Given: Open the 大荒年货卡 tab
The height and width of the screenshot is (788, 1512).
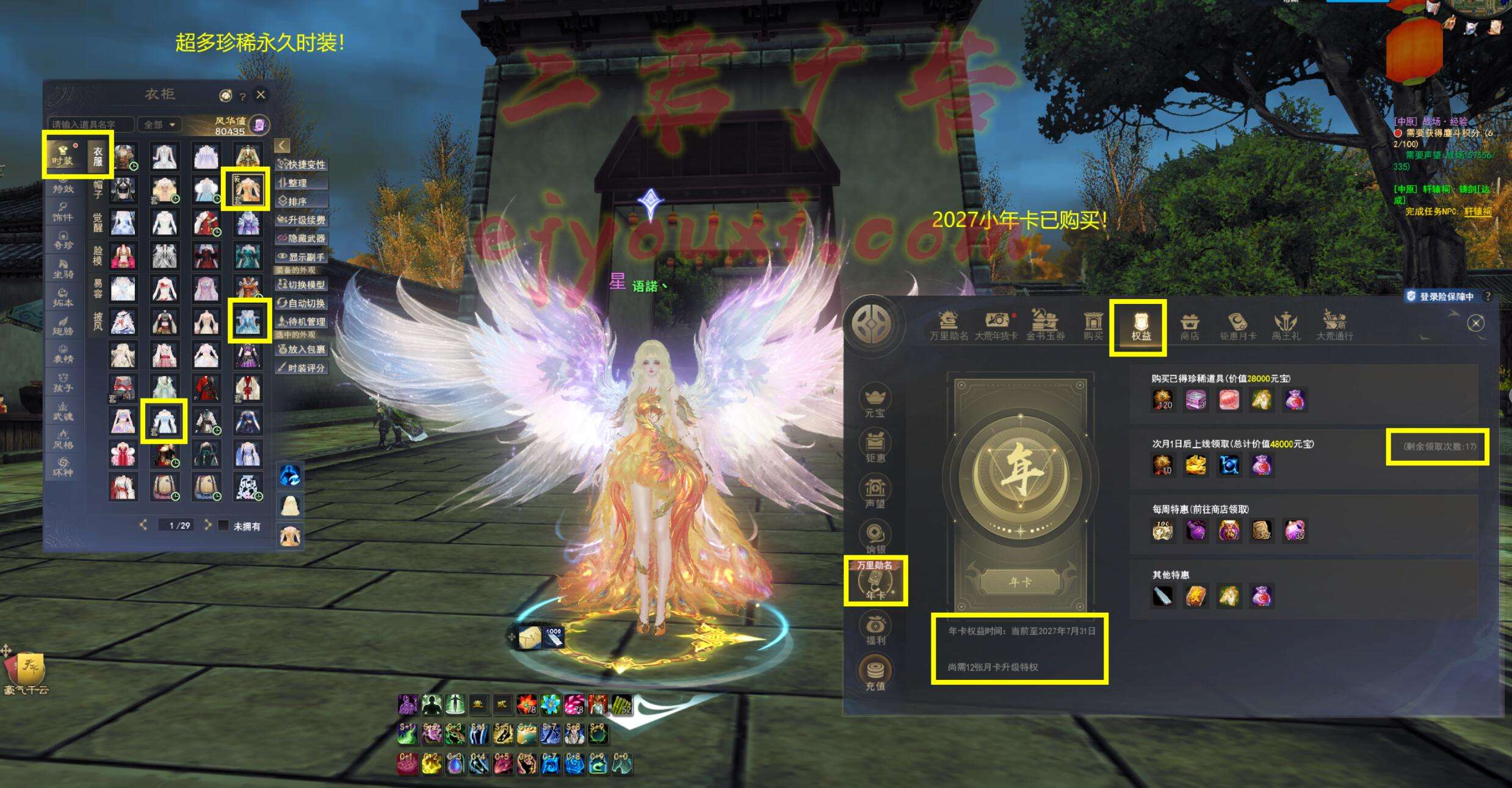Looking at the screenshot, I should (996, 327).
